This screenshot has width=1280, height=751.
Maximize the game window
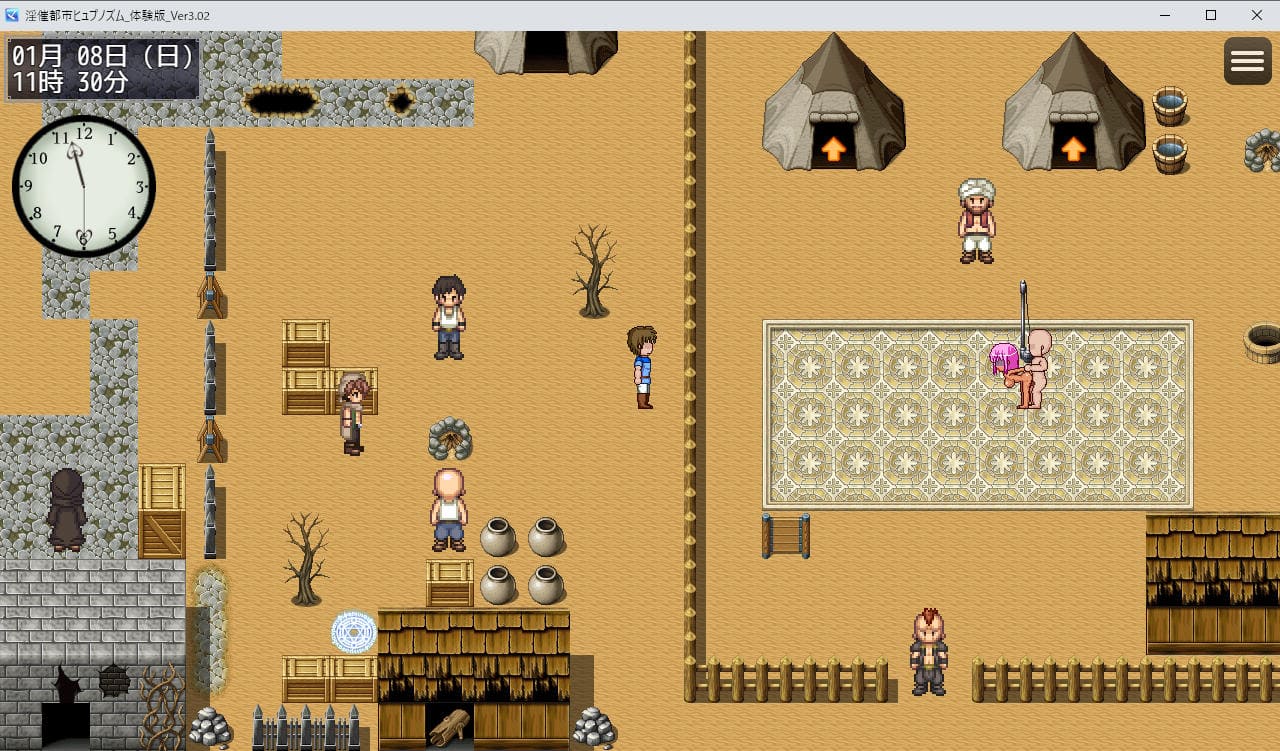pyautogui.click(x=1211, y=15)
